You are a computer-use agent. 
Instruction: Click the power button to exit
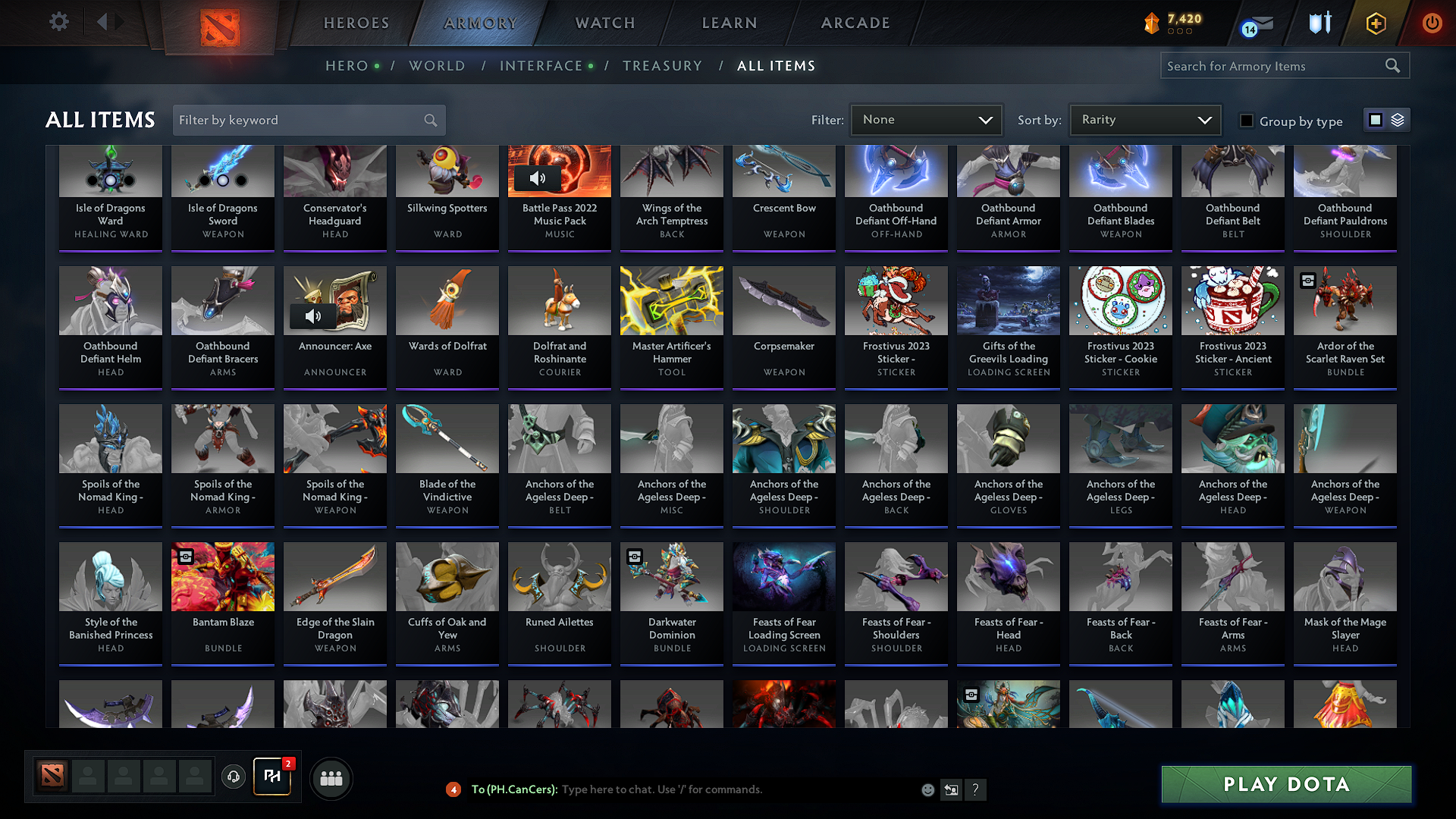pos(1432,23)
